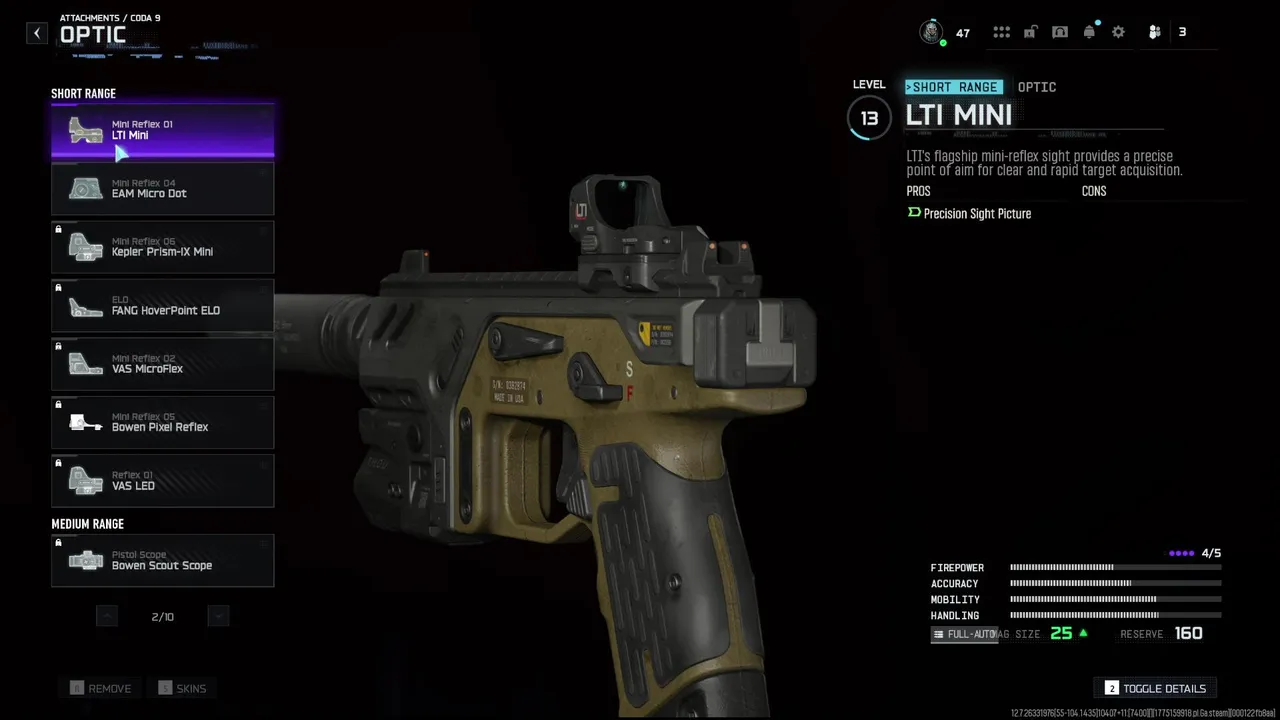Select the Bowen Scout Scope
The image size is (1280, 720).
click(x=162, y=561)
